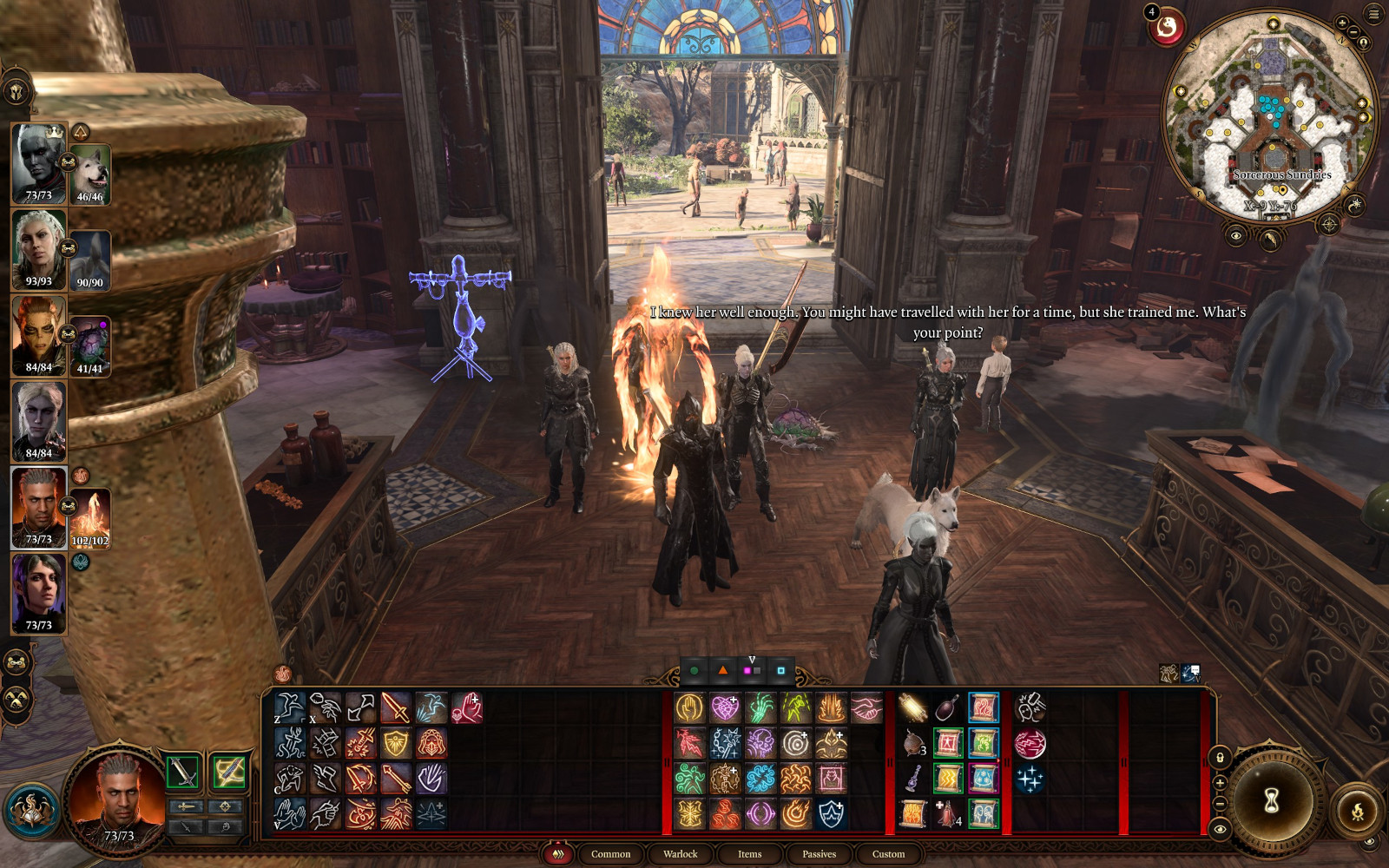Select the ranged crossbow weapon slot
This screenshot has width=1389, height=868.
pos(228,772)
